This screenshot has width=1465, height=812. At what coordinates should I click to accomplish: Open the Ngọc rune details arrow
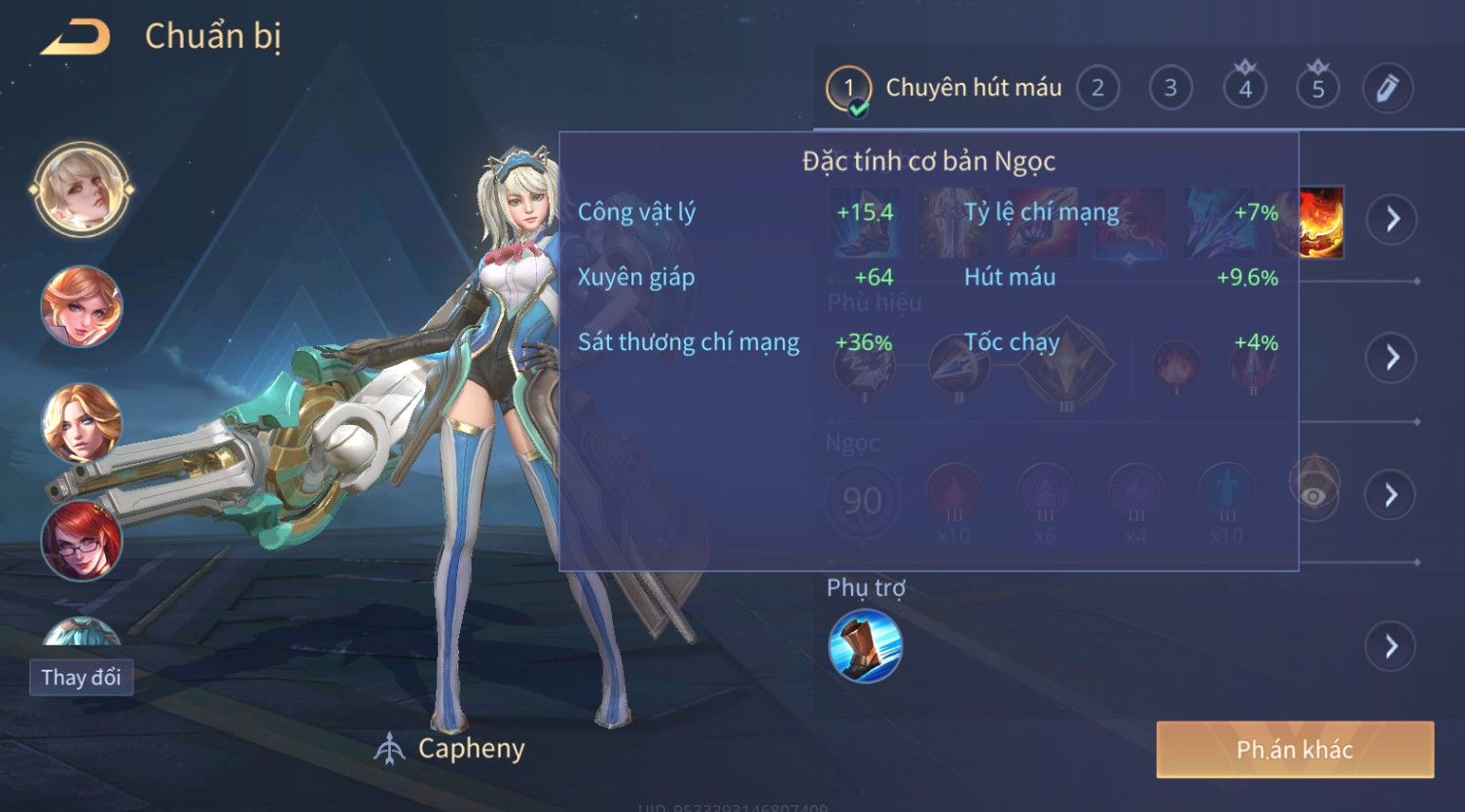1392,495
